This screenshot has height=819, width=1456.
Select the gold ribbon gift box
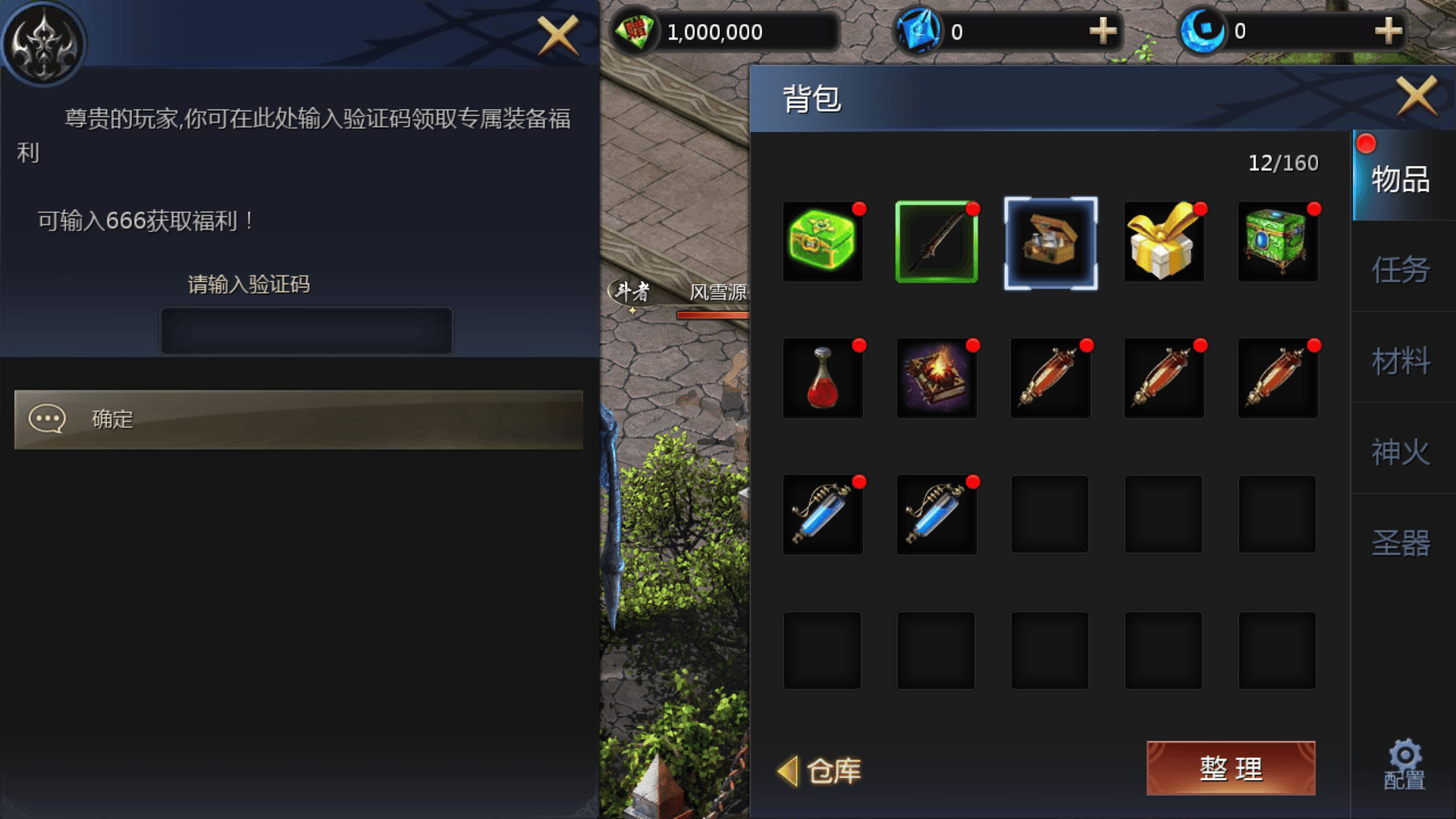click(1163, 242)
